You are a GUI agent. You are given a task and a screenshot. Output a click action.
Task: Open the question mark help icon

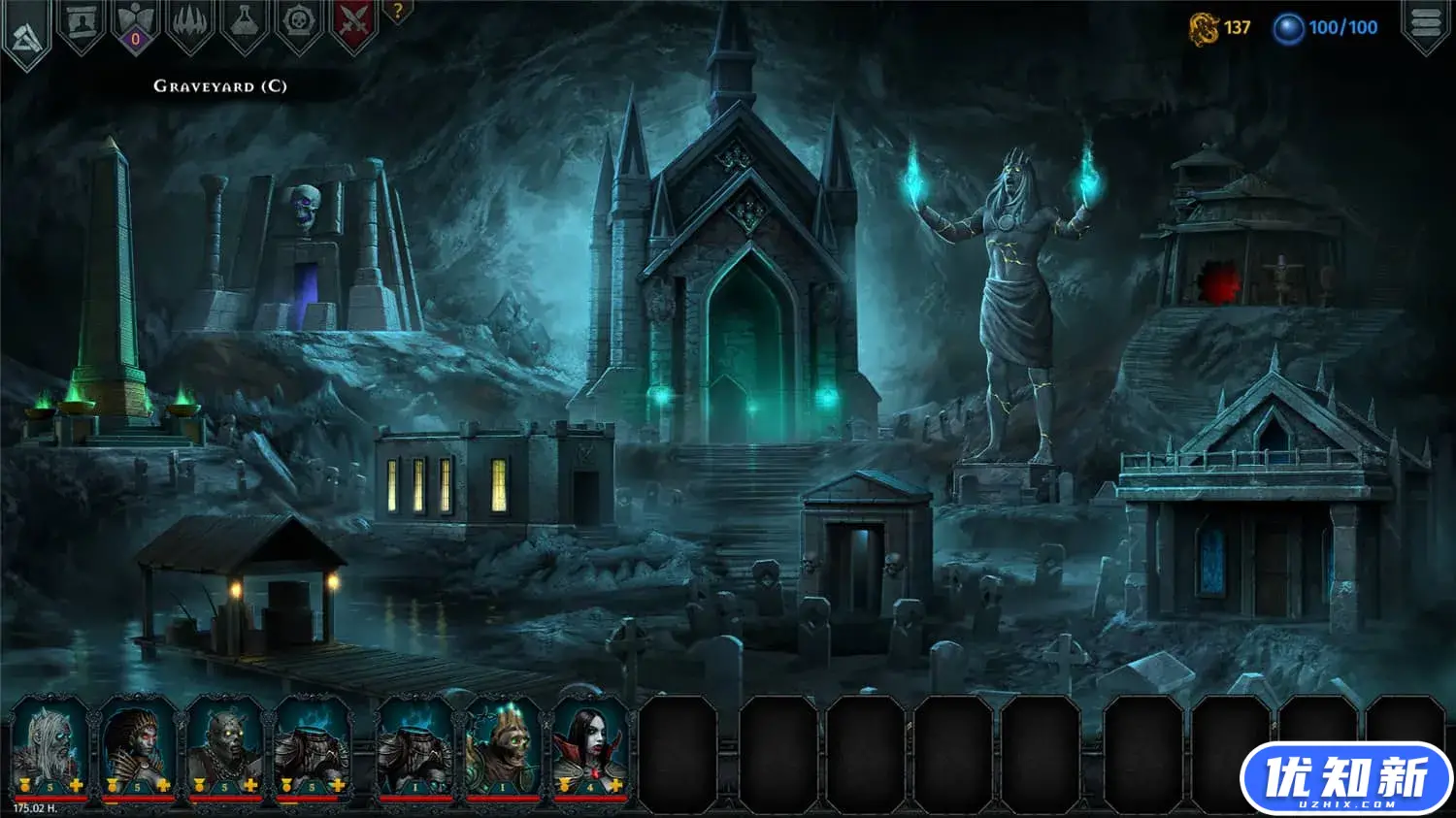click(x=397, y=13)
